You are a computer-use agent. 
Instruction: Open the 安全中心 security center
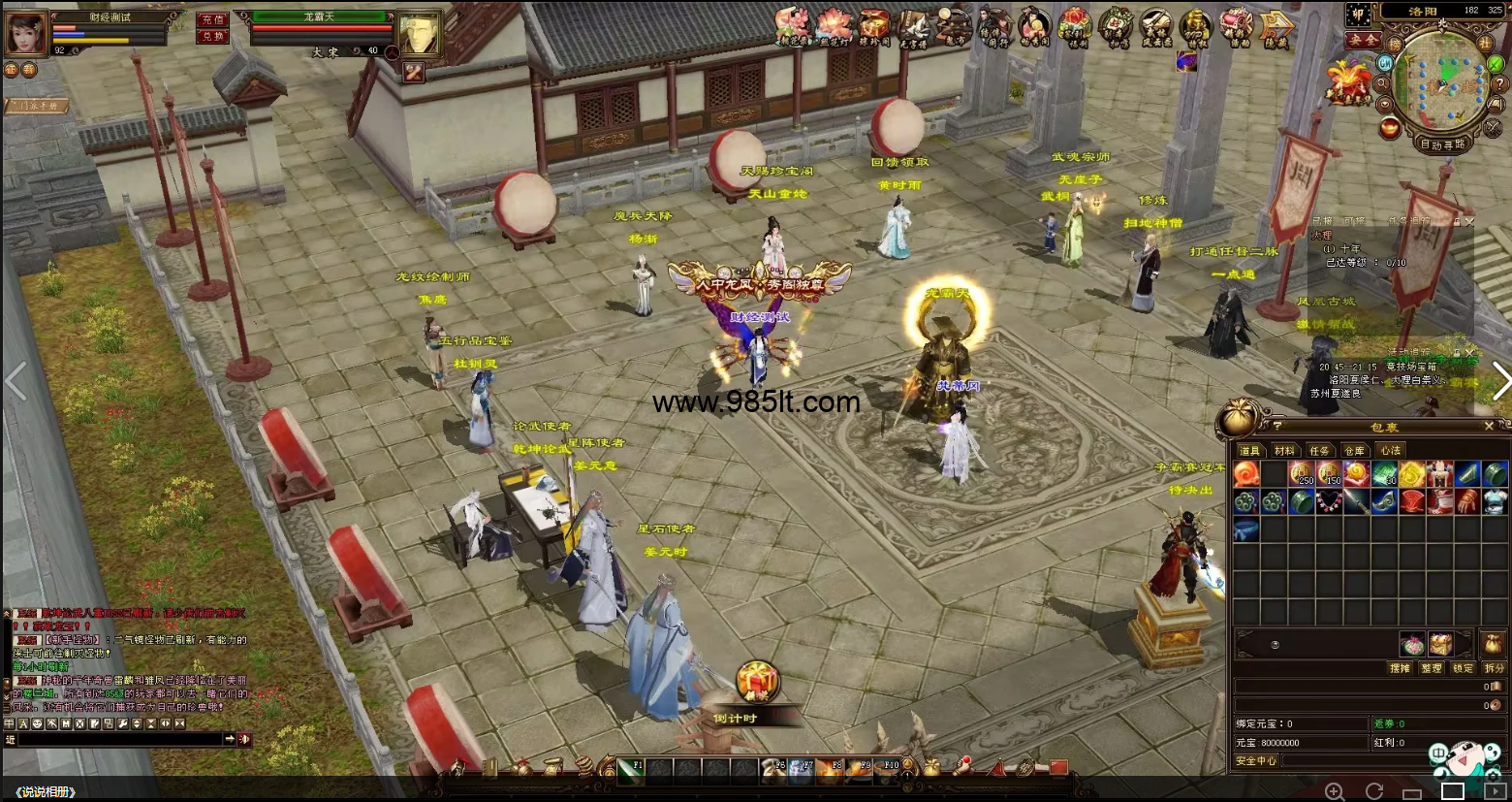(1256, 761)
